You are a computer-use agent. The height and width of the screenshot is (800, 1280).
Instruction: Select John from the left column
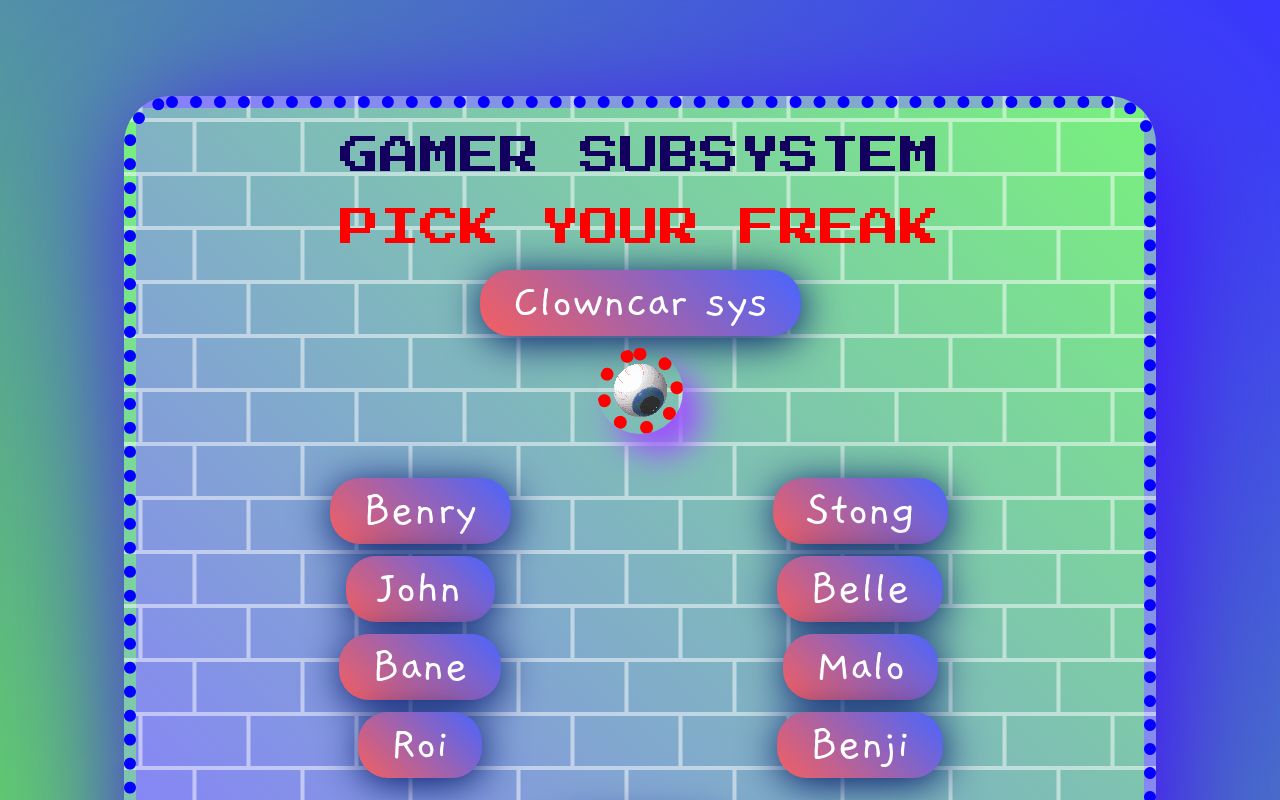(419, 590)
